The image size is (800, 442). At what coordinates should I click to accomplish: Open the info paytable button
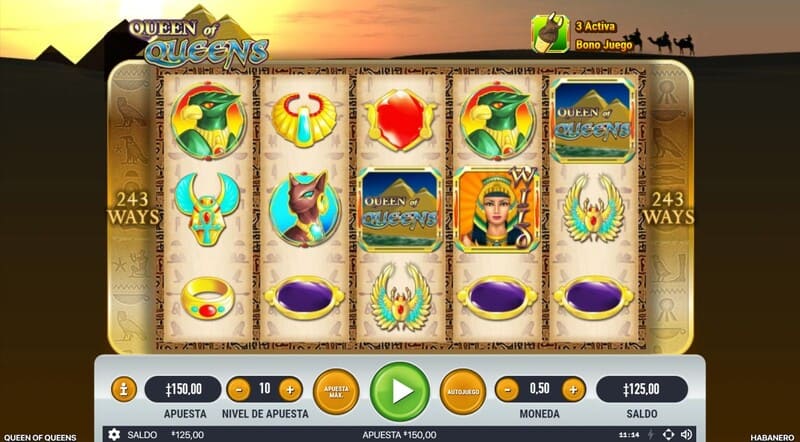[123, 389]
